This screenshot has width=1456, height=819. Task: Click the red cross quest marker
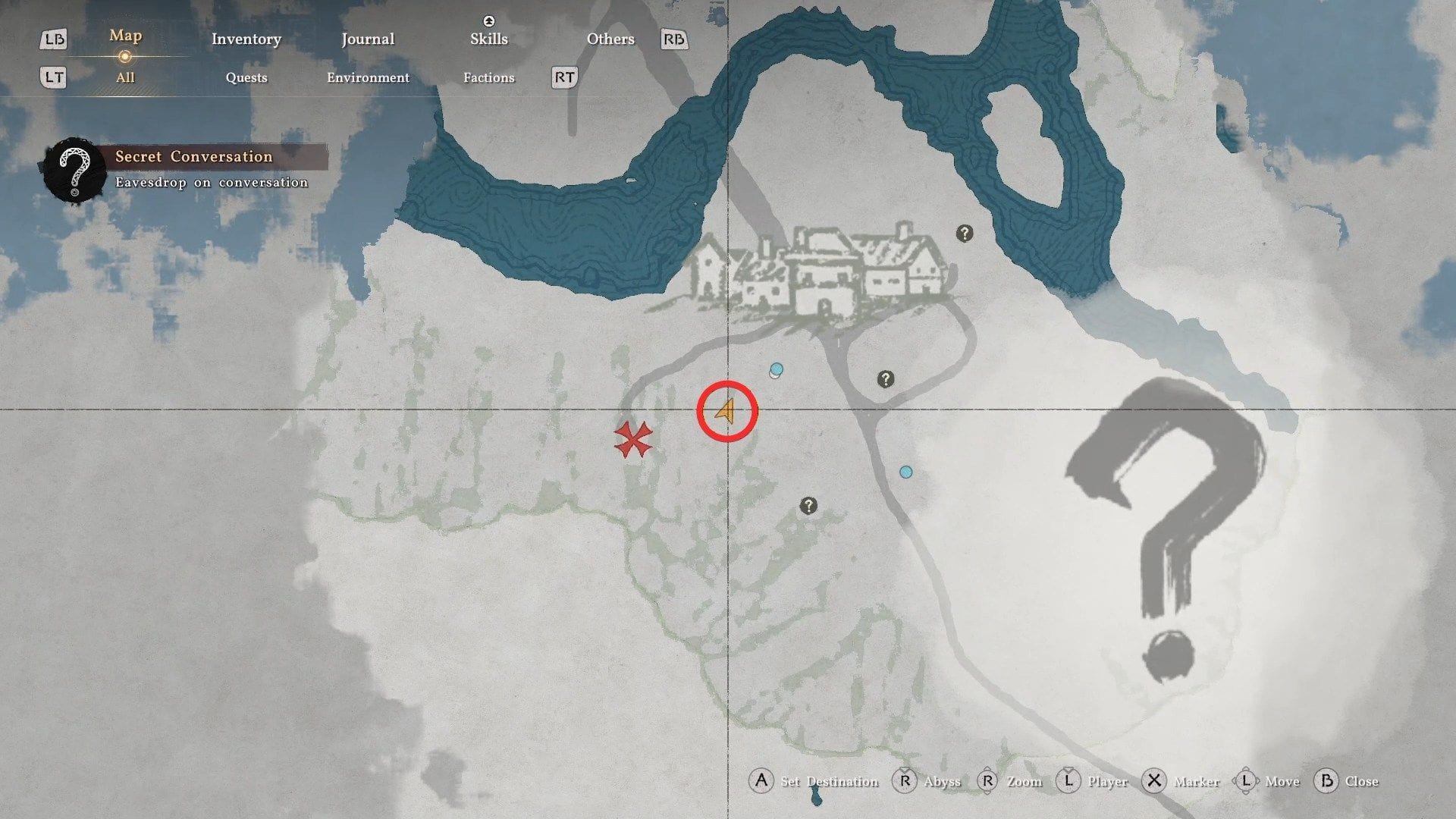pyautogui.click(x=632, y=440)
